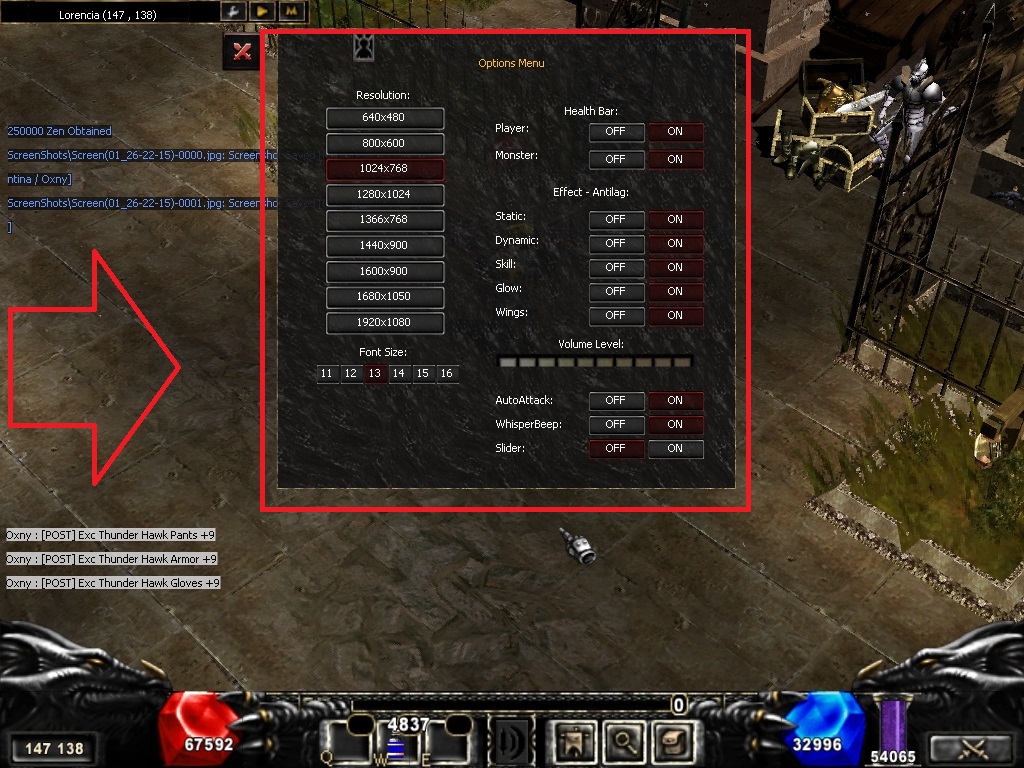This screenshot has width=1024, height=768.
Task: Open the magnifying glass button on the bottom bar
Action: (x=626, y=741)
